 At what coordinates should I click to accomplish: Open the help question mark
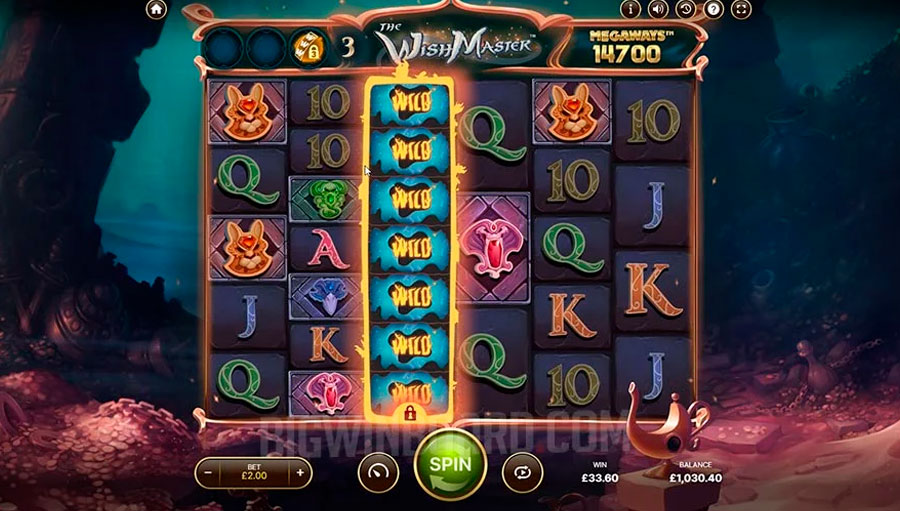pyautogui.click(x=713, y=10)
